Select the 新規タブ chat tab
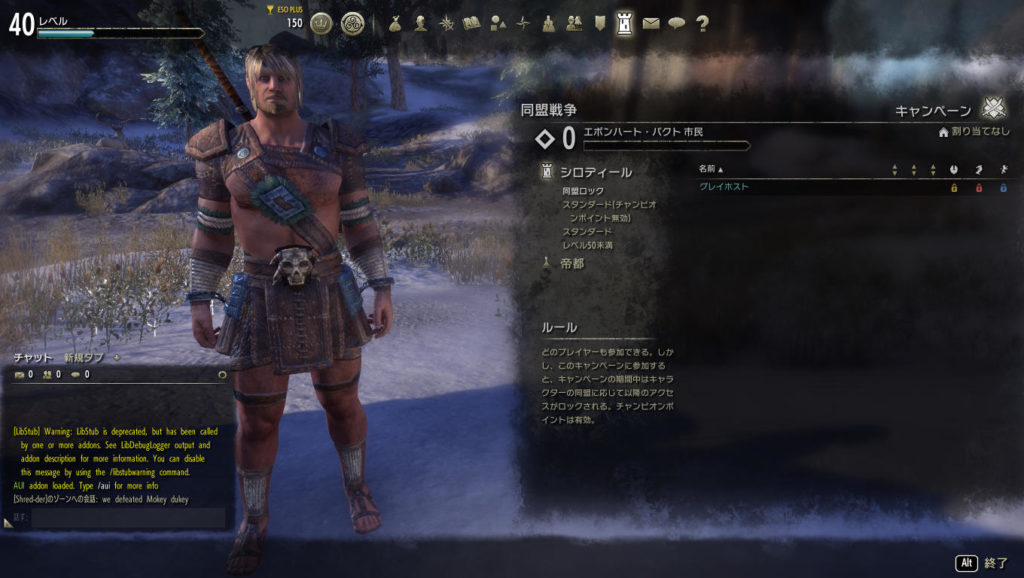The height and width of the screenshot is (578, 1024). tap(83, 357)
